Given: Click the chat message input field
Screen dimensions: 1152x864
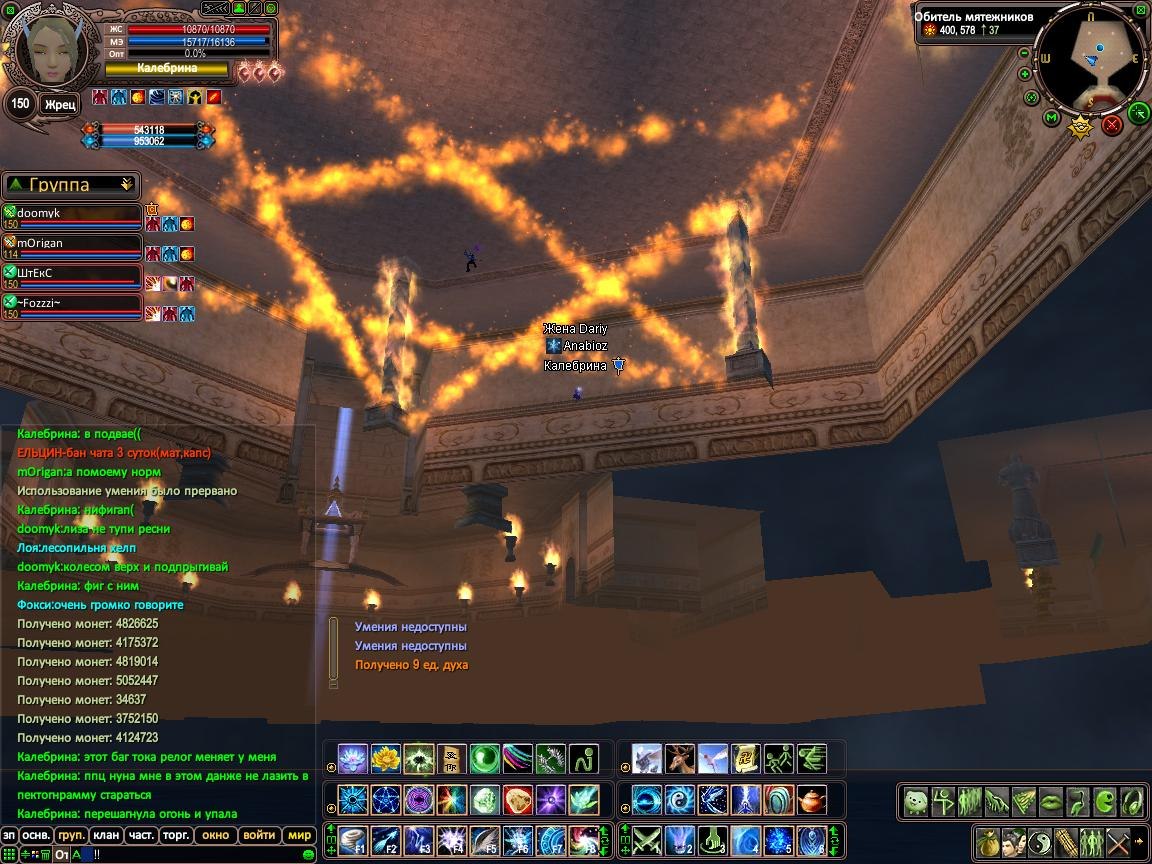Looking at the screenshot, I should 200,854.
